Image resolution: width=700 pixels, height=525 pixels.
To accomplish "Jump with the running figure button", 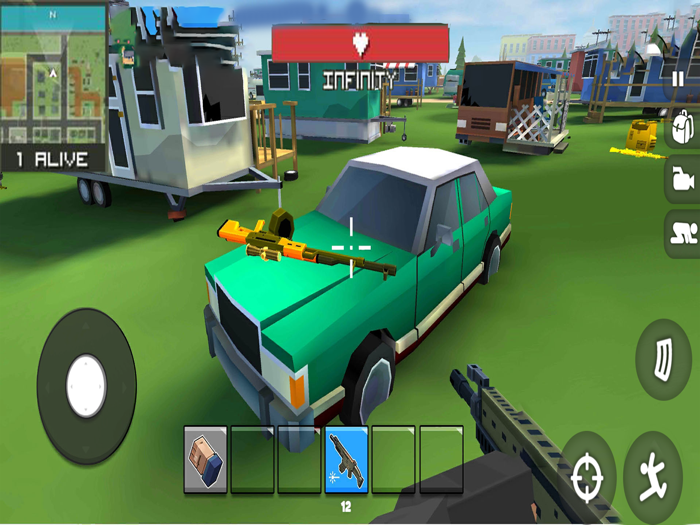I will [x=653, y=475].
